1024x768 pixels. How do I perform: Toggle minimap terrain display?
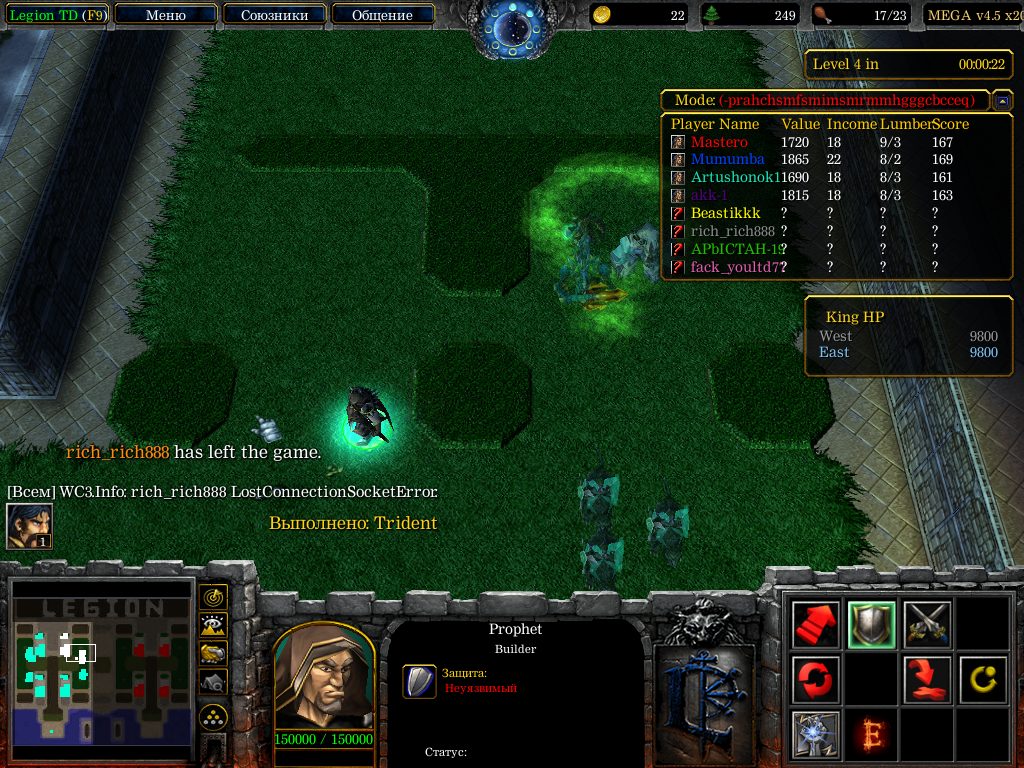coord(213,626)
